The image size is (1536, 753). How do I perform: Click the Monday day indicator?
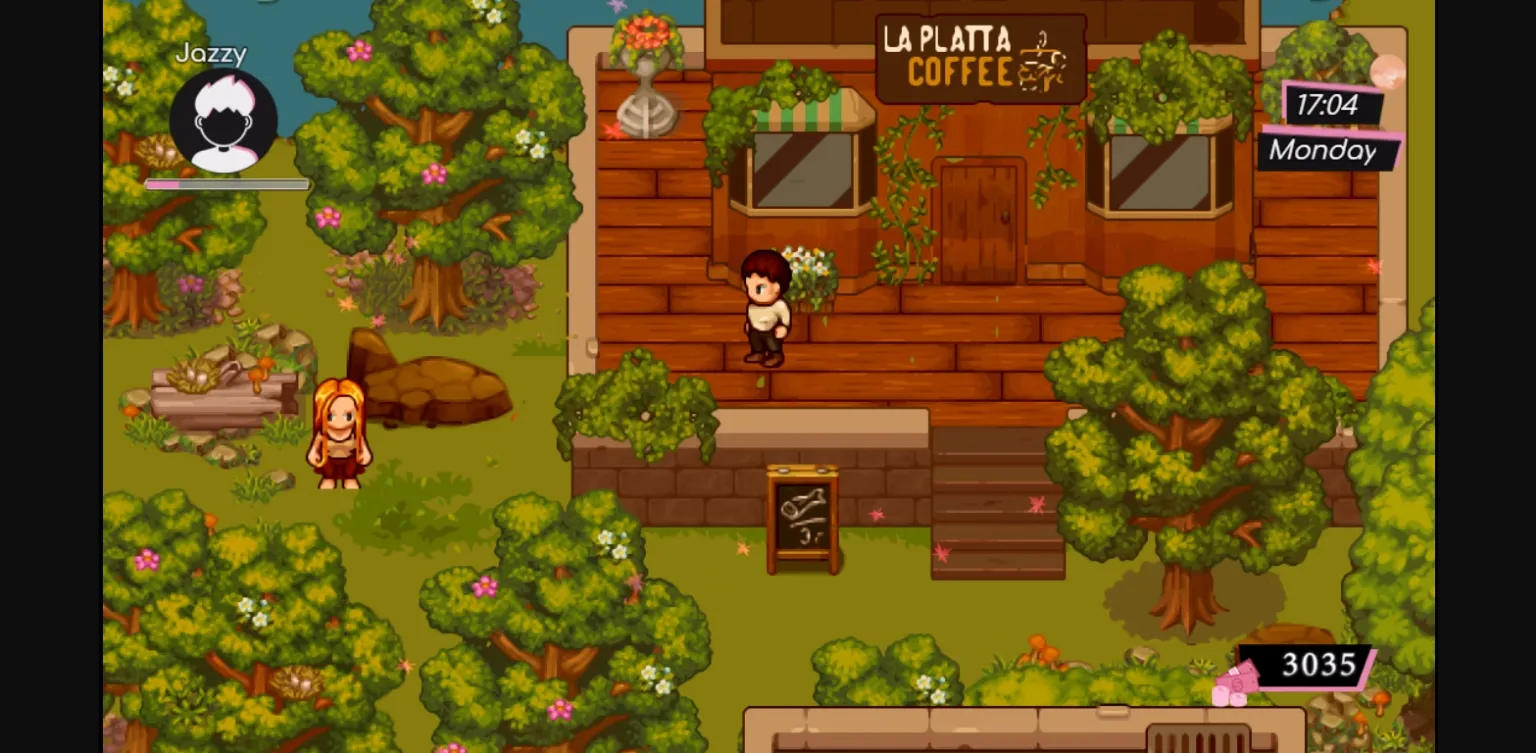tap(1322, 151)
